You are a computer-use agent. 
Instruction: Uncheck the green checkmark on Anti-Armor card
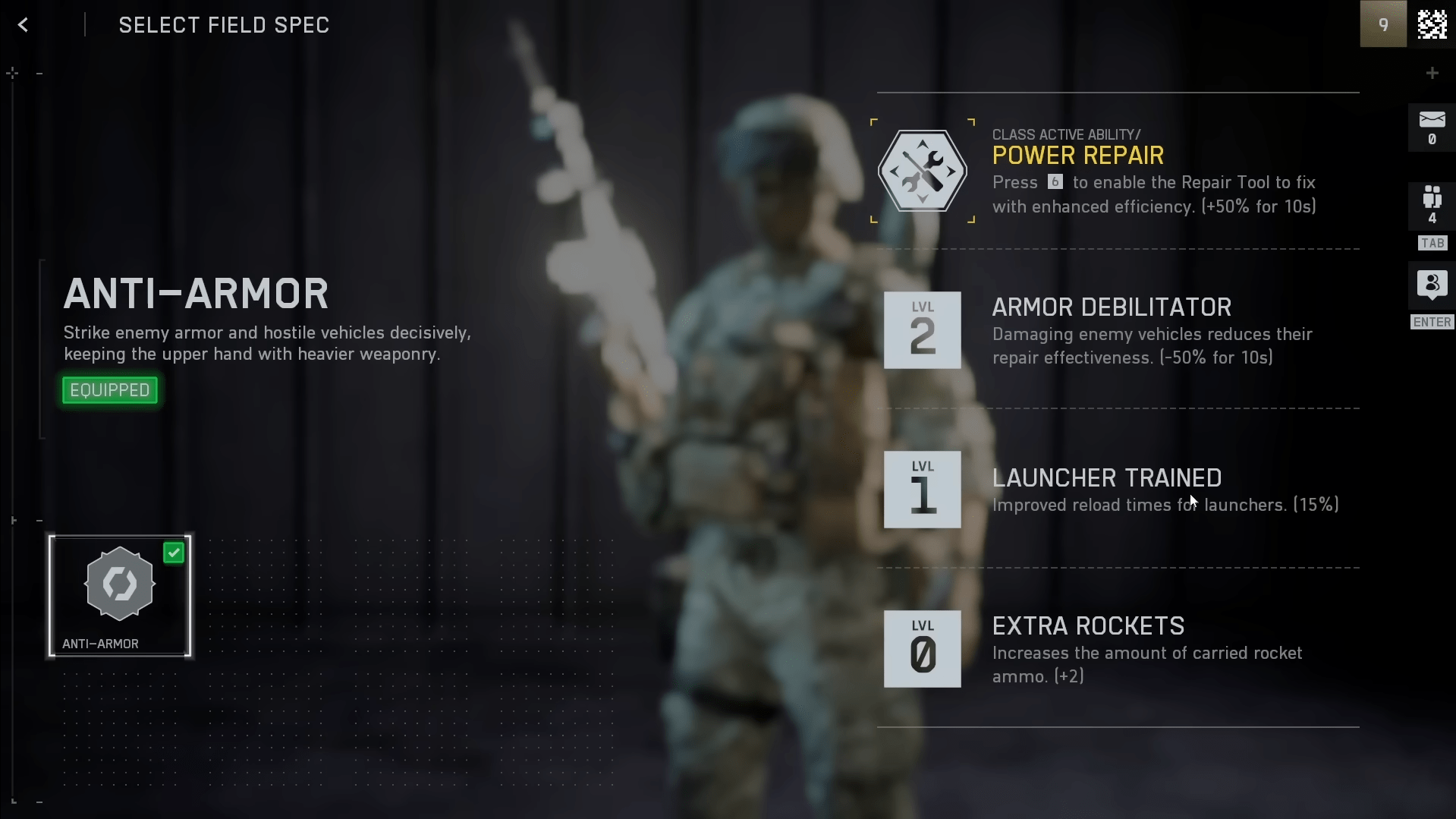174,553
